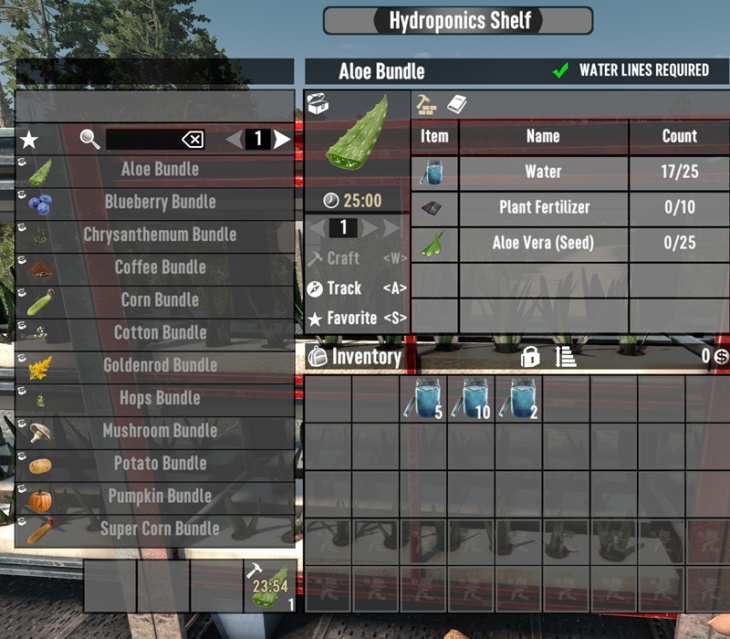The image size is (730, 639).
Task: Select the Pumpkin Bundle recipe
Action: click(x=158, y=496)
